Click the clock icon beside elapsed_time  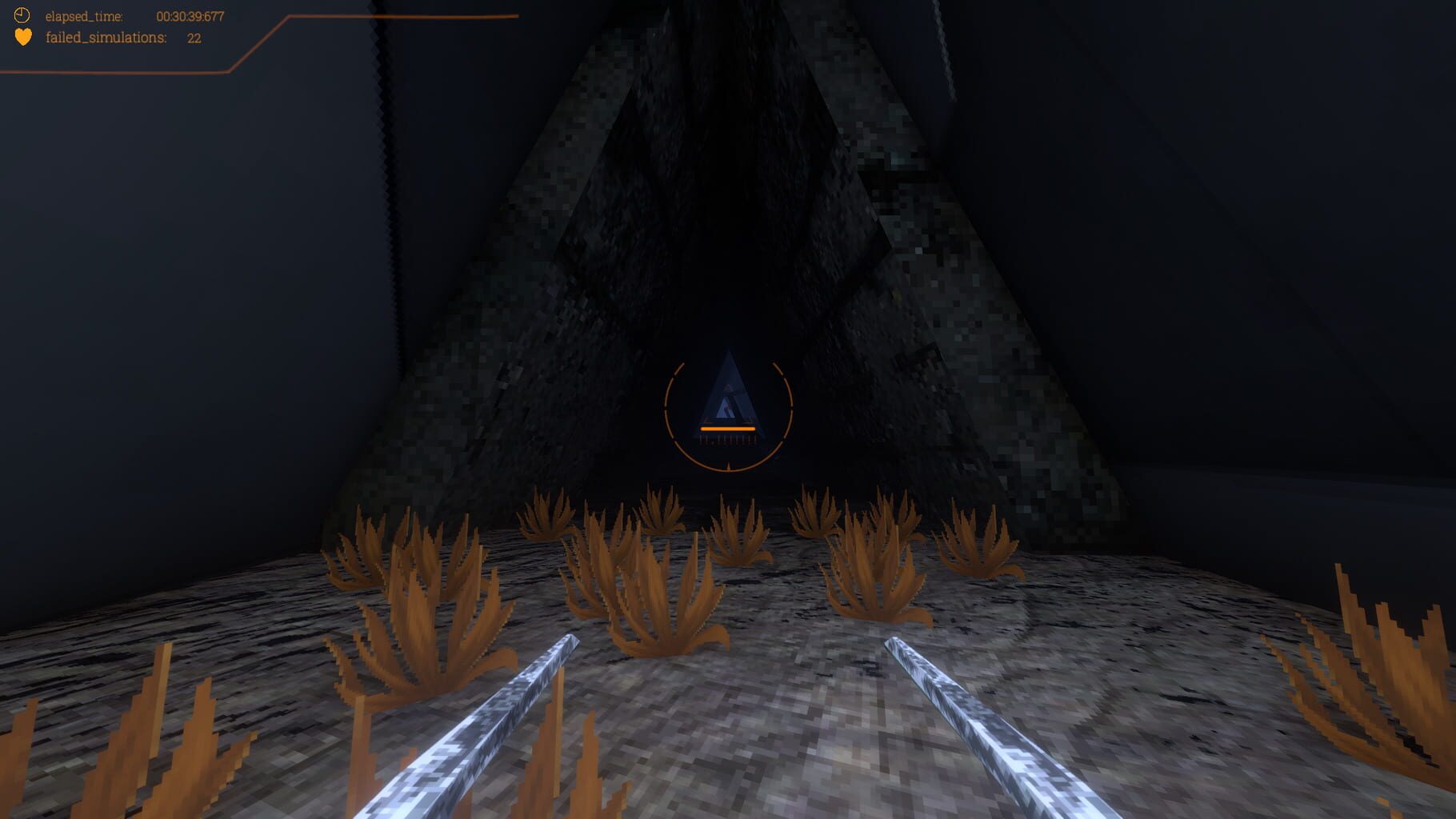[x=22, y=14]
